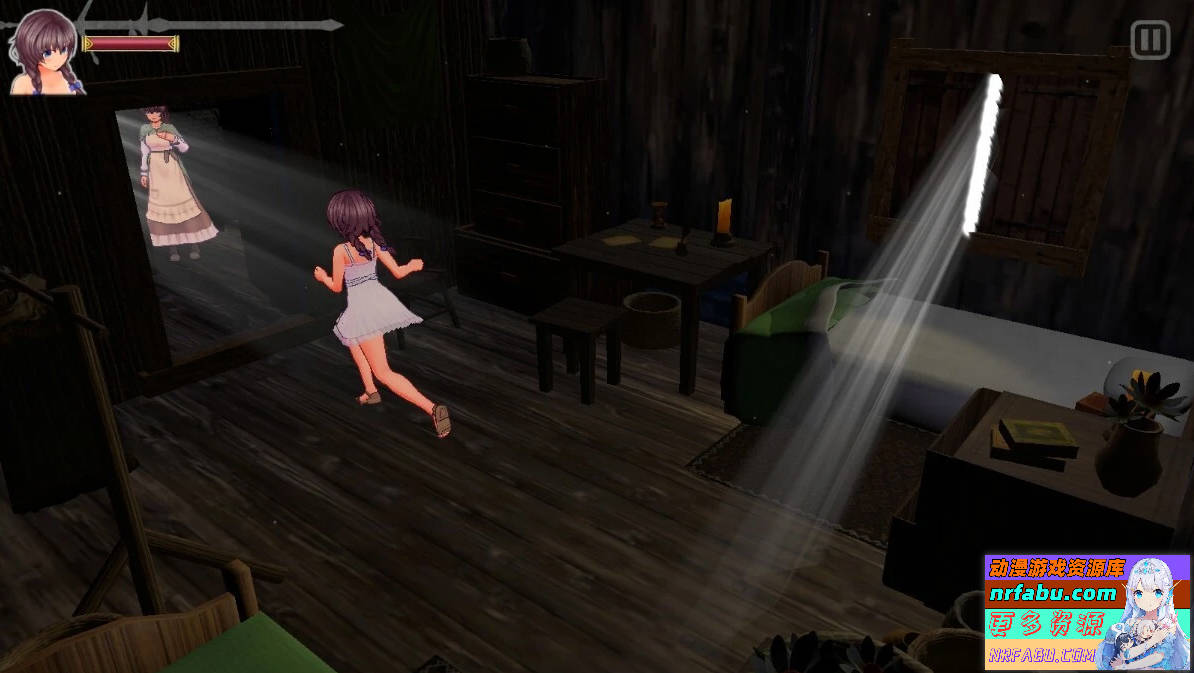Open the nrfabu.com watermark banner
The image size is (1194, 673).
pyautogui.click(x=1087, y=612)
